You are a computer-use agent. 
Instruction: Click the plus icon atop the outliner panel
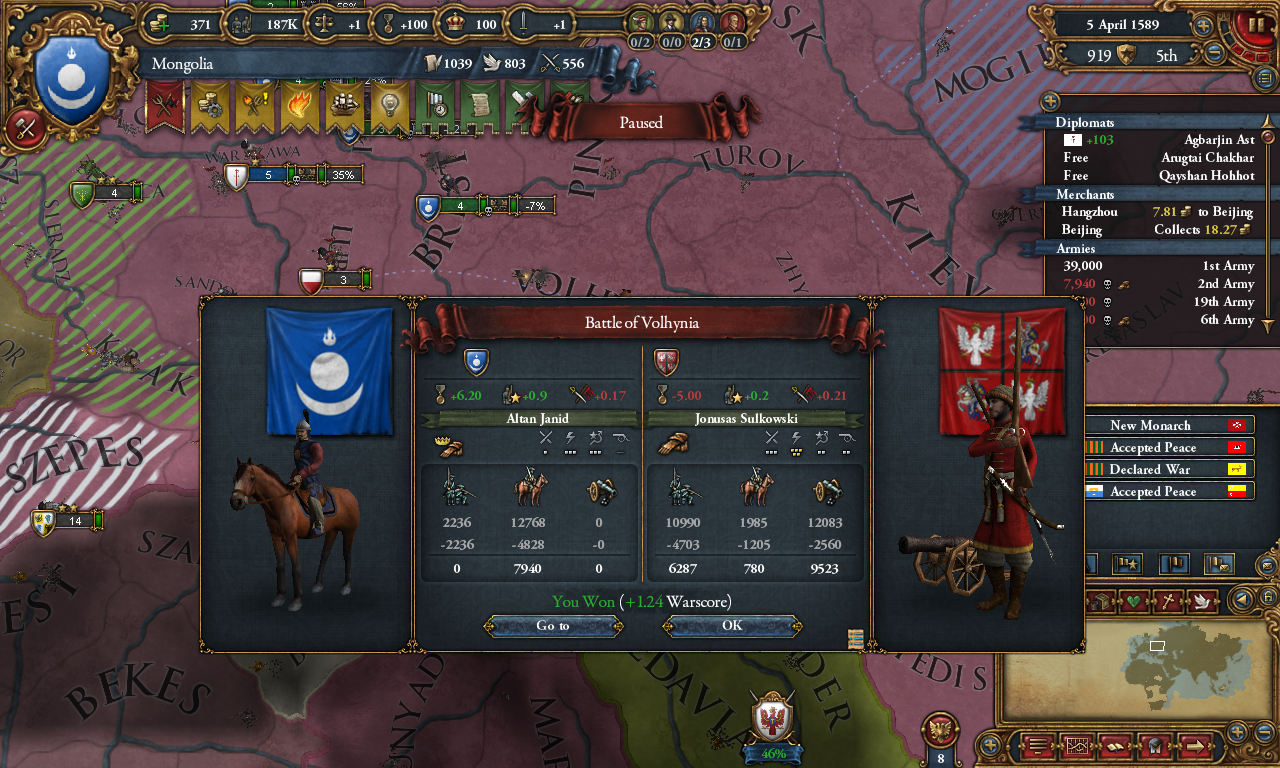(x=1049, y=100)
